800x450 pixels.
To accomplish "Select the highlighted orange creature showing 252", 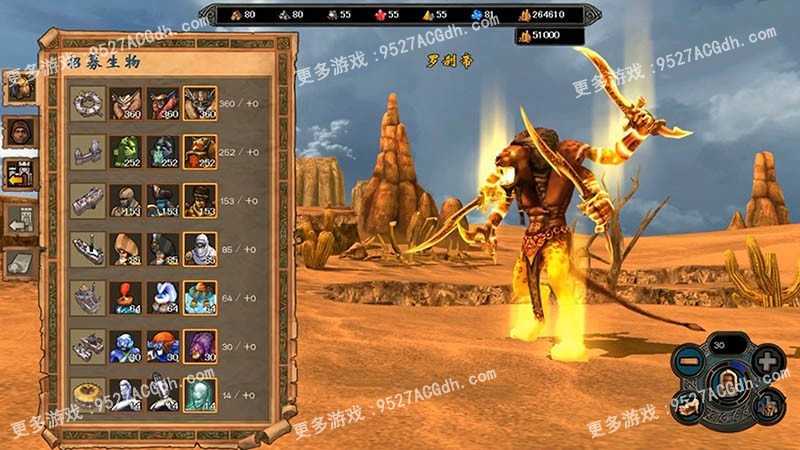I will click(200, 151).
